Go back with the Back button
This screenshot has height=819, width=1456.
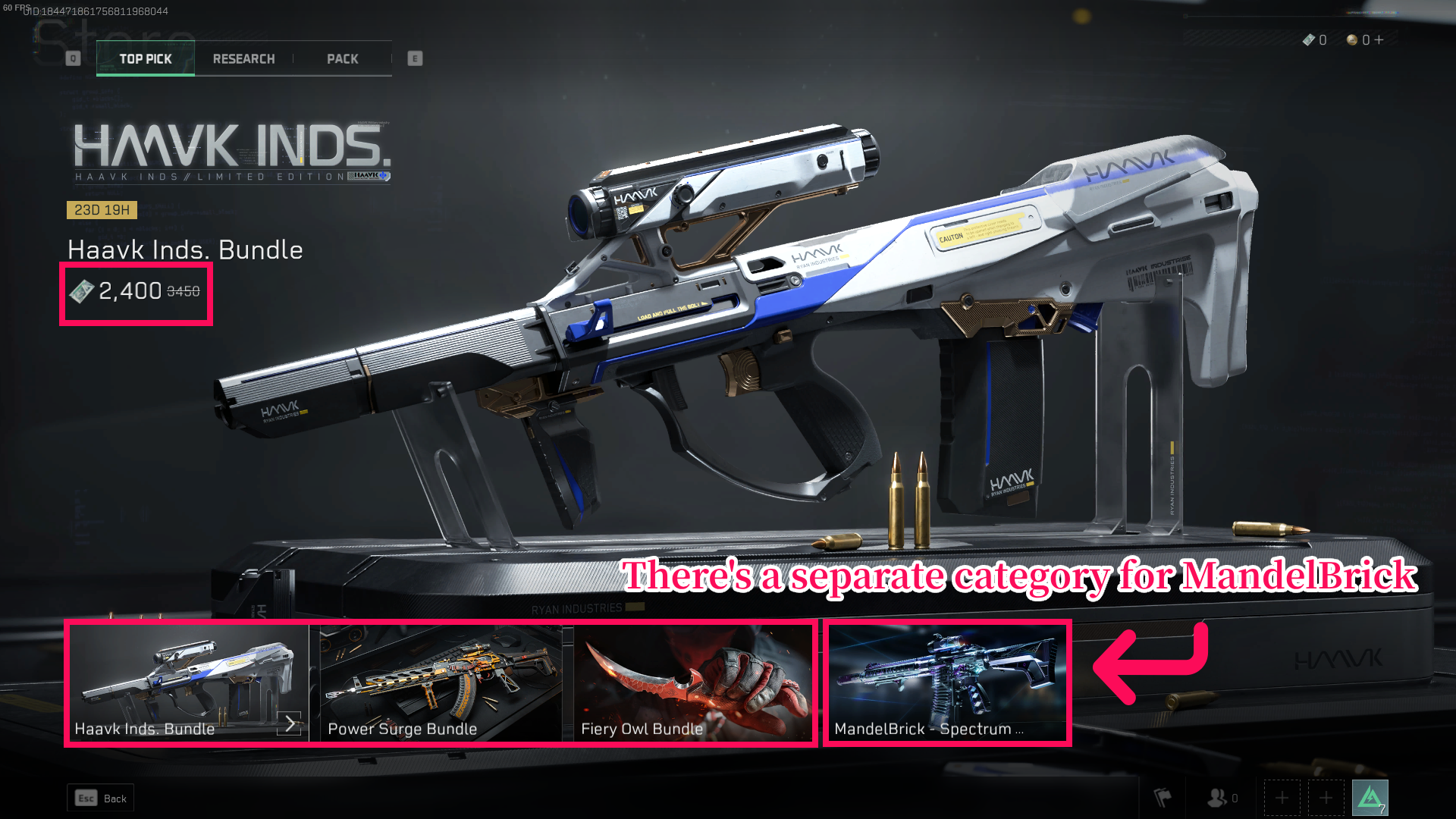click(x=101, y=798)
